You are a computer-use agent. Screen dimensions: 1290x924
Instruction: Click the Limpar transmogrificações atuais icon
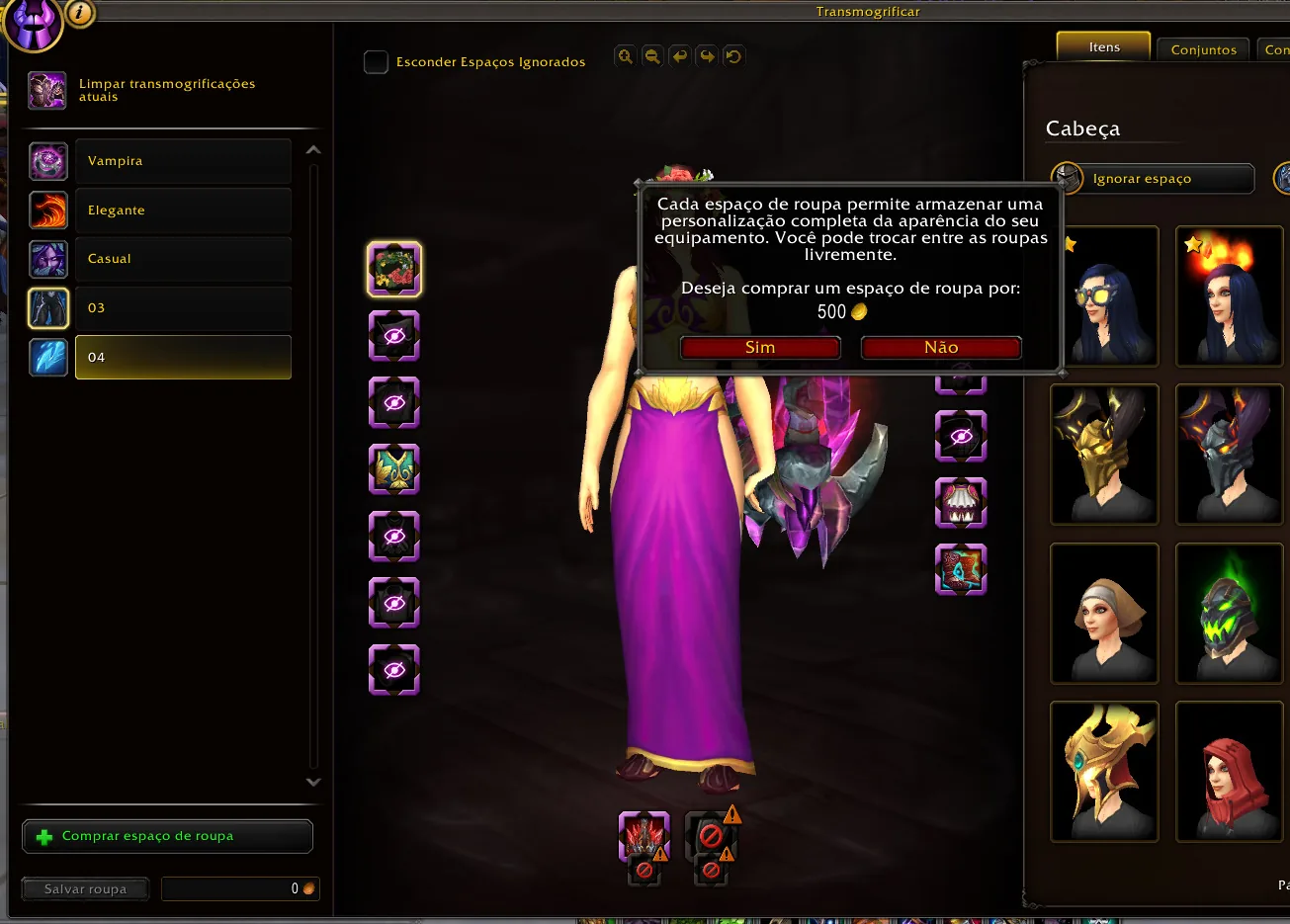(x=46, y=90)
